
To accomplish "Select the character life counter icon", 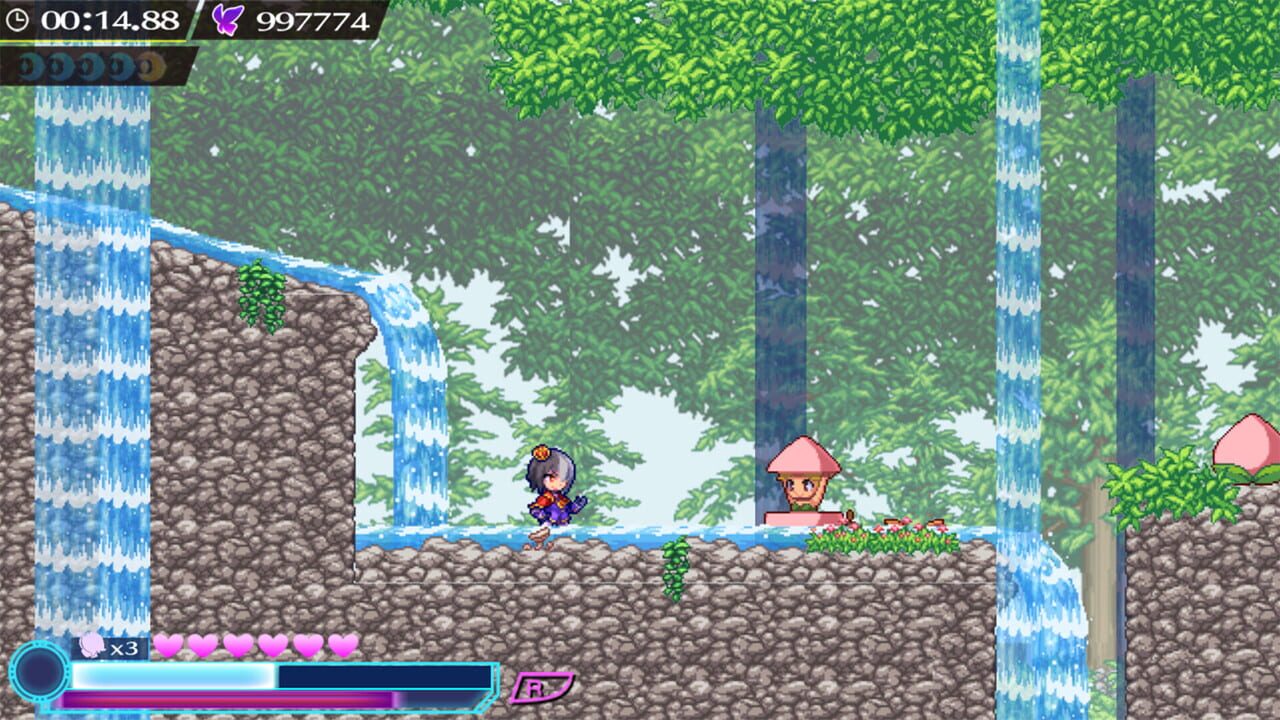I will tap(94, 645).
